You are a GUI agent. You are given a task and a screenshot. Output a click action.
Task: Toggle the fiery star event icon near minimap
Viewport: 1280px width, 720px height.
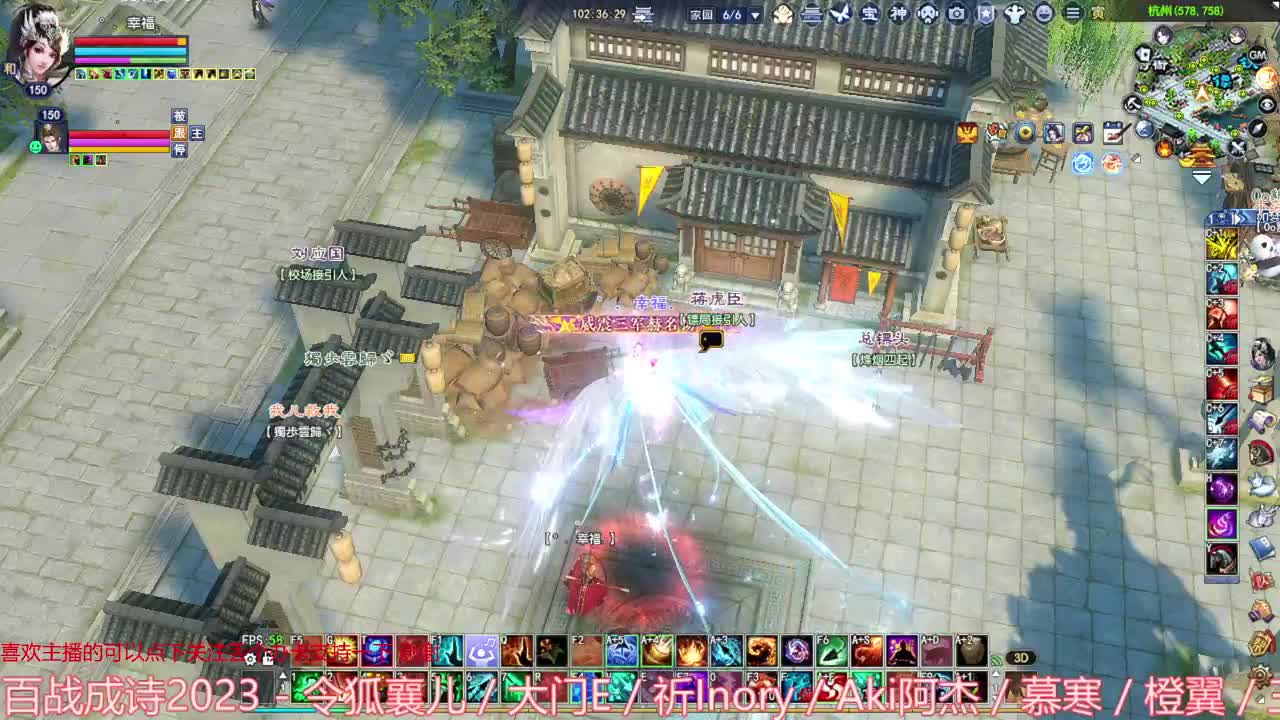tap(1163, 150)
